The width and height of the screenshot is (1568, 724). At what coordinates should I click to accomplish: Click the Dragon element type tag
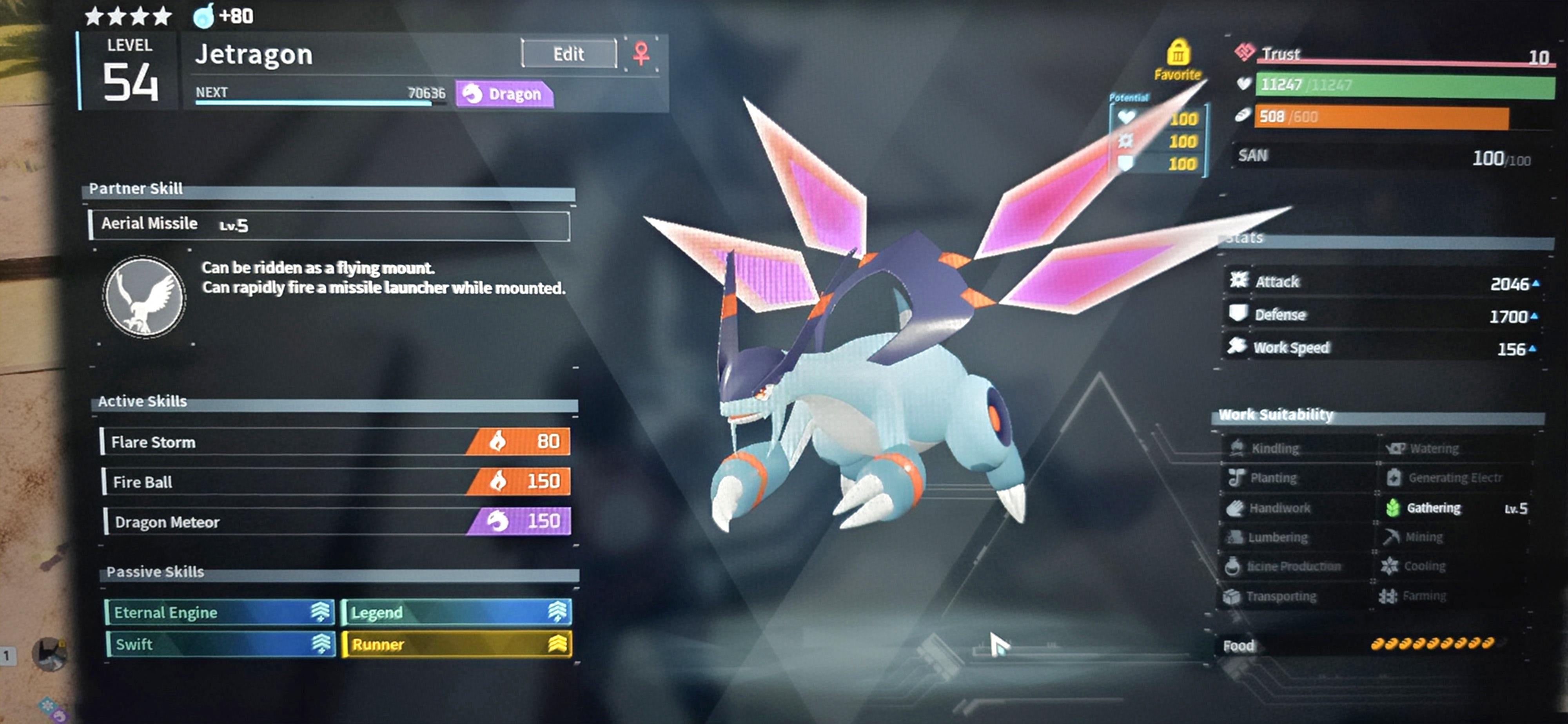pos(504,94)
